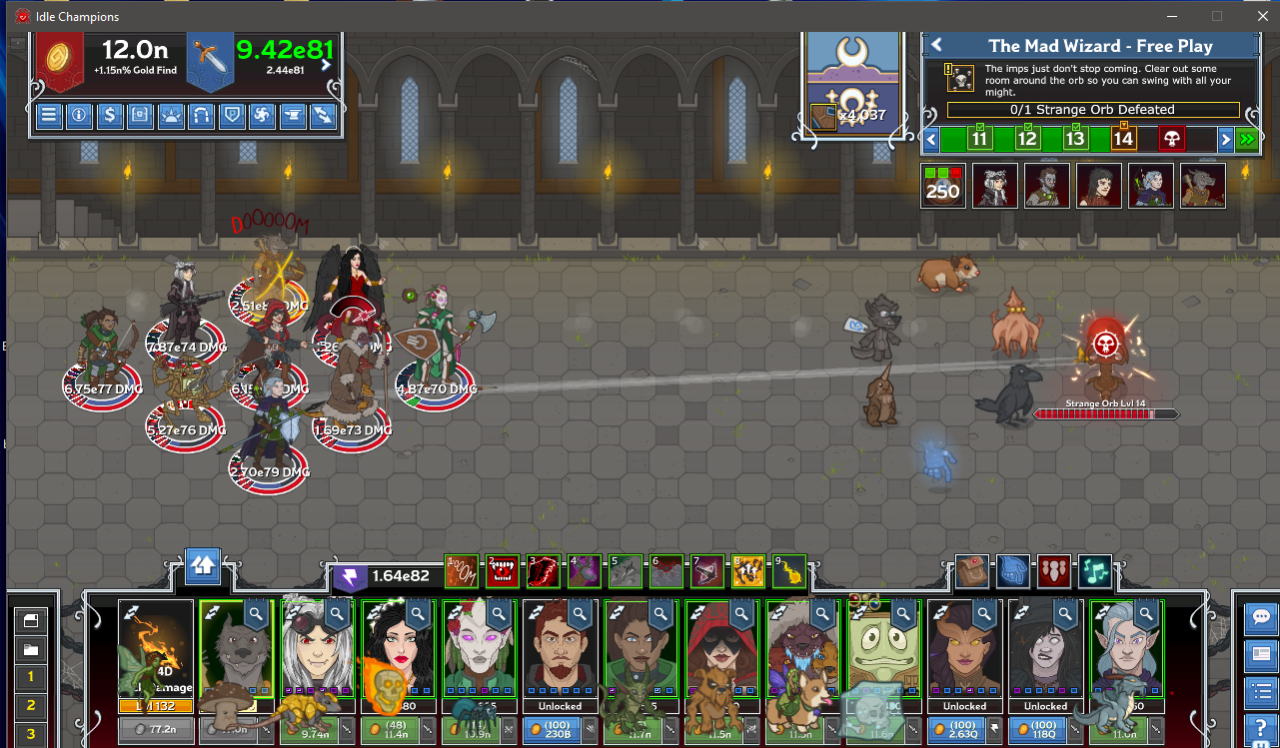Open the swap arrows button
This screenshot has width=1280, height=748.
(323, 116)
